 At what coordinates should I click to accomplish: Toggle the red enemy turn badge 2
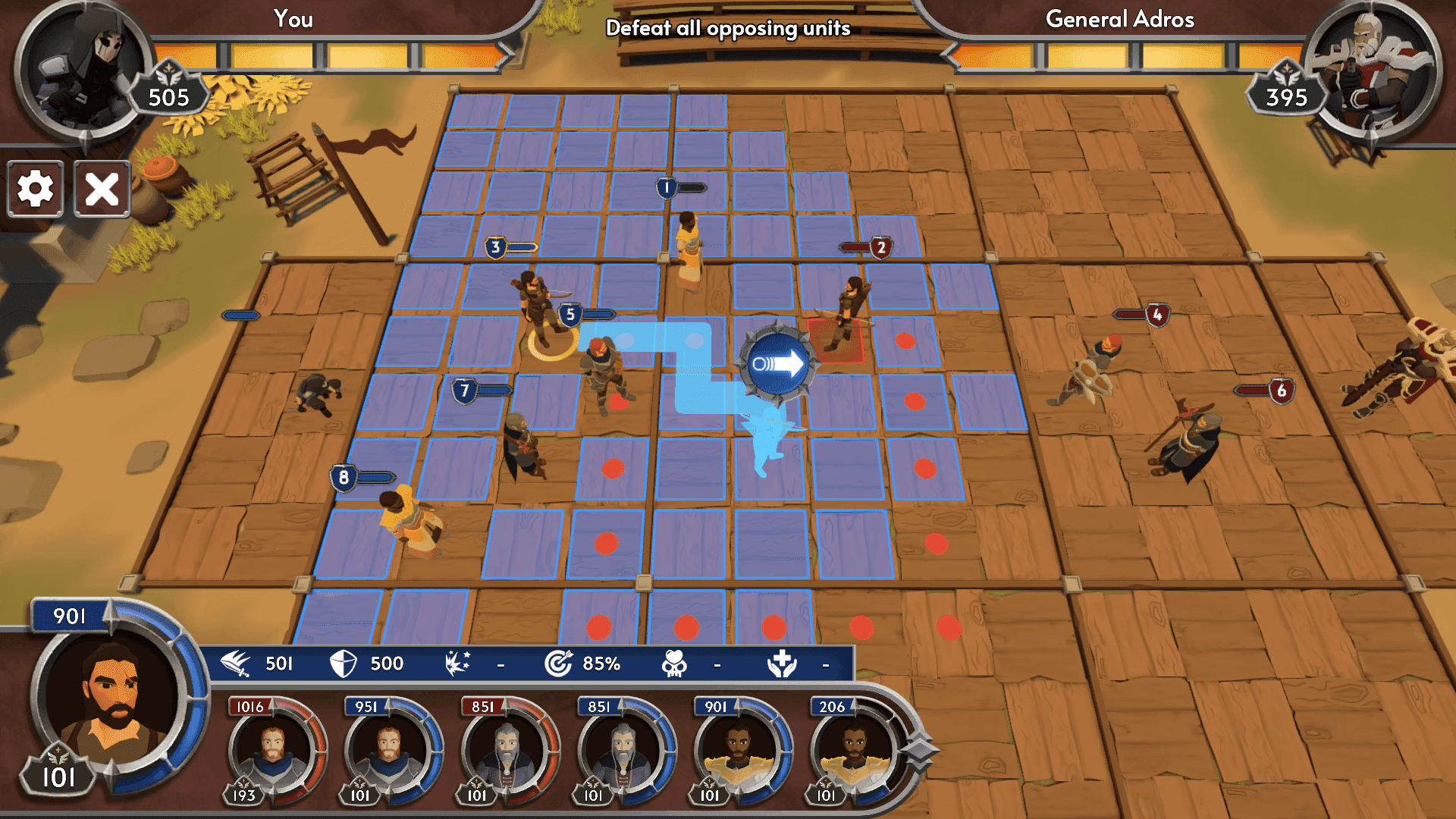(880, 246)
